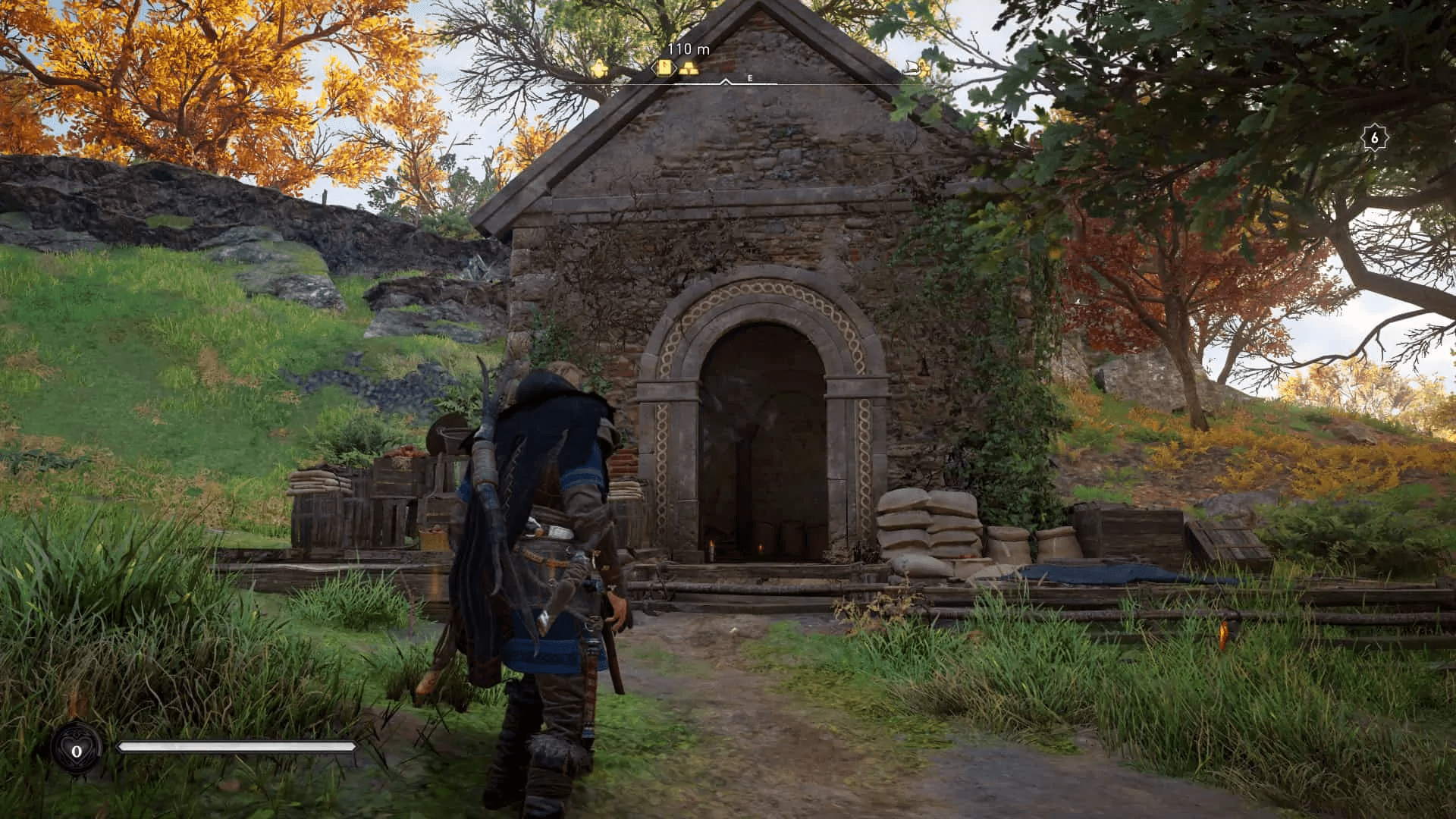Click the small wealth icon beside the quest diamond
The width and height of the screenshot is (1456, 819).
pos(689,68)
